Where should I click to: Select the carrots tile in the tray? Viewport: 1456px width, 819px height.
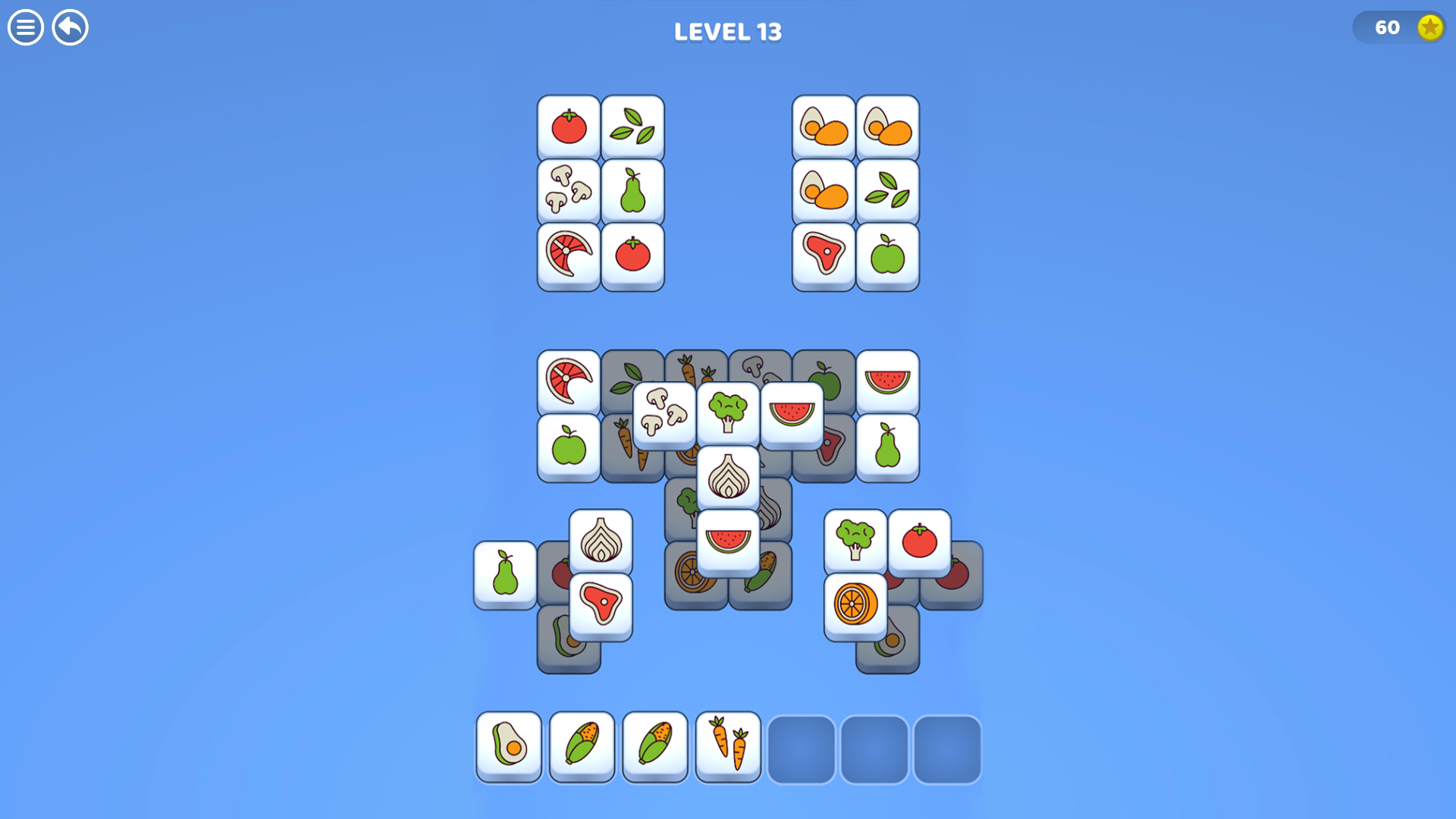(728, 748)
